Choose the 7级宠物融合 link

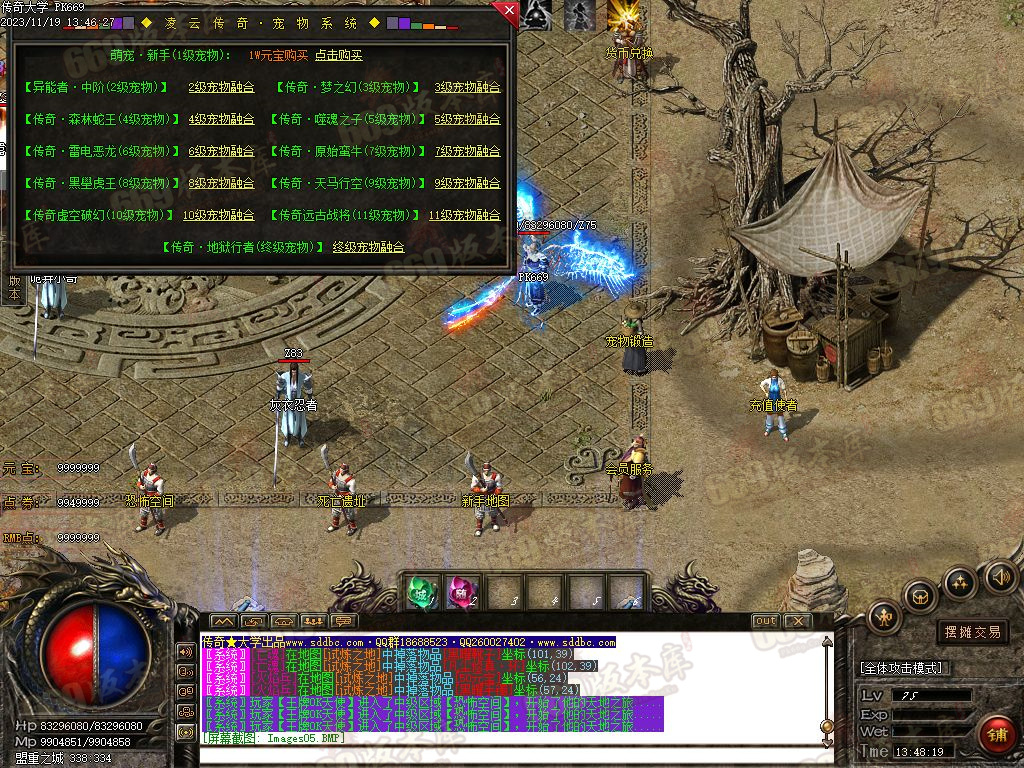coord(466,151)
